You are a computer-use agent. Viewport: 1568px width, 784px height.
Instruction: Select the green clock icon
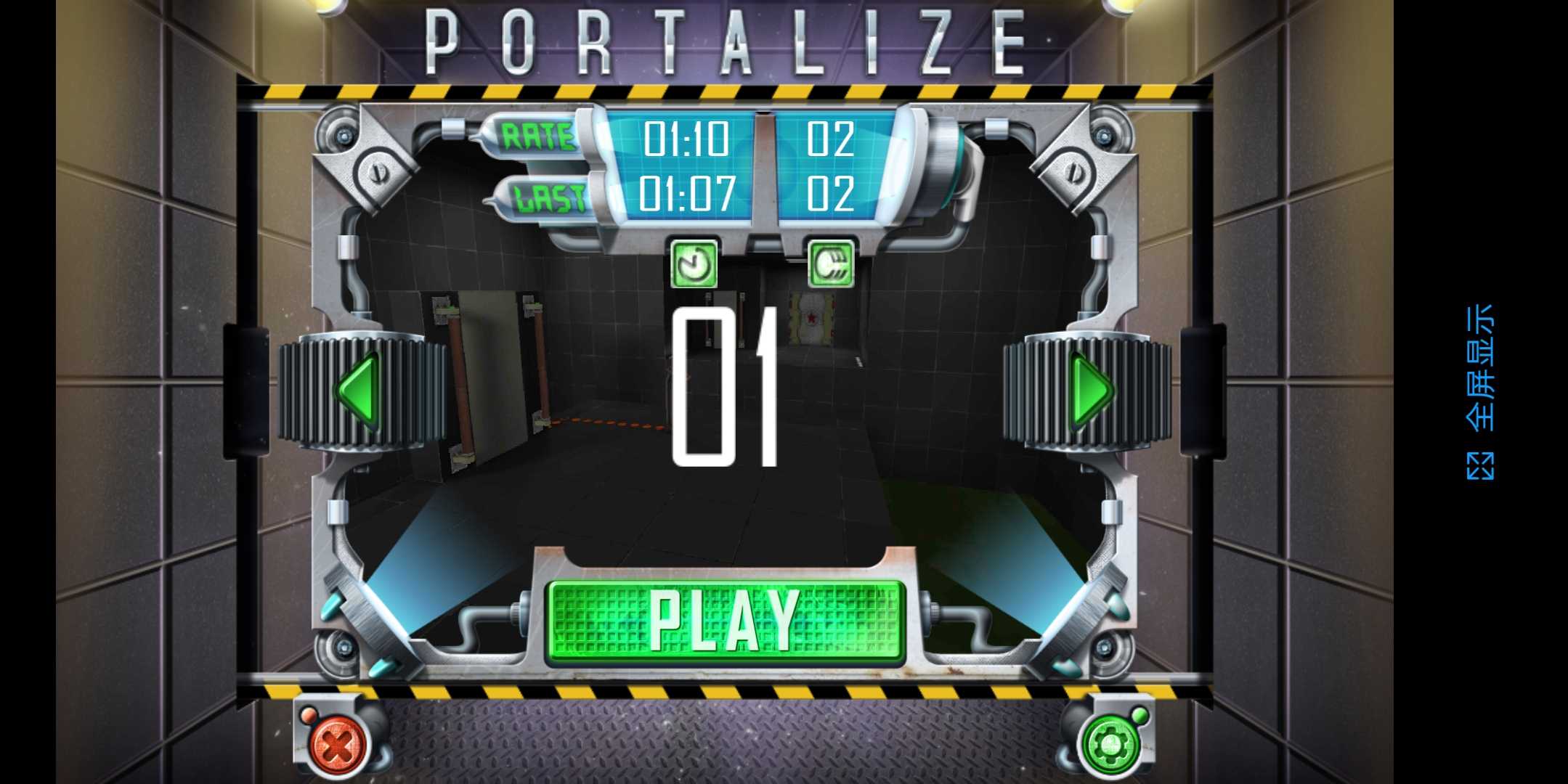[x=694, y=264]
